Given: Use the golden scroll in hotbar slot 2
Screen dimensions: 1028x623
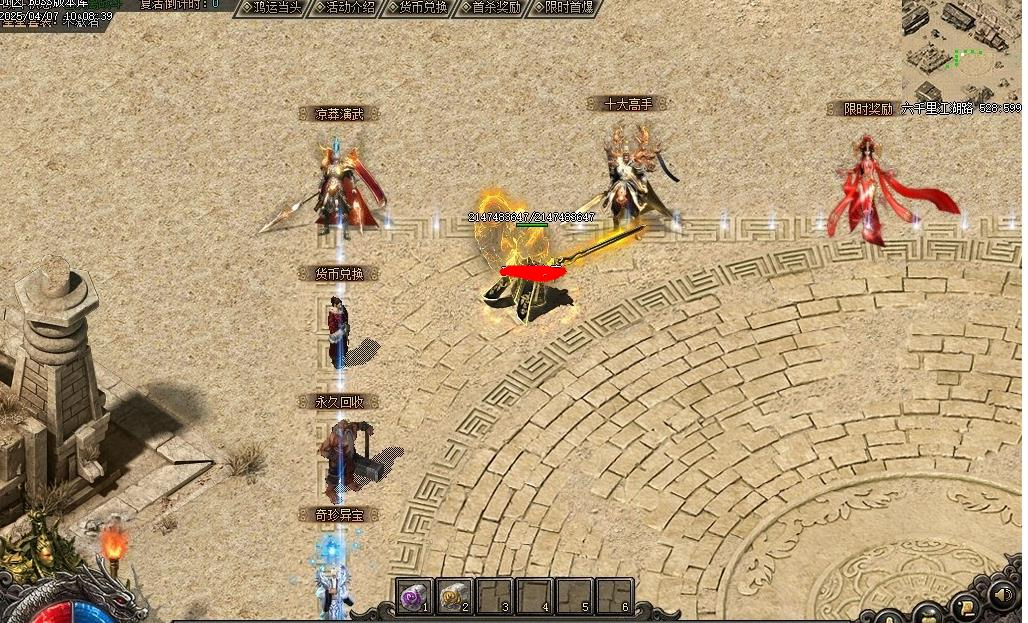Looking at the screenshot, I should coord(454,596).
